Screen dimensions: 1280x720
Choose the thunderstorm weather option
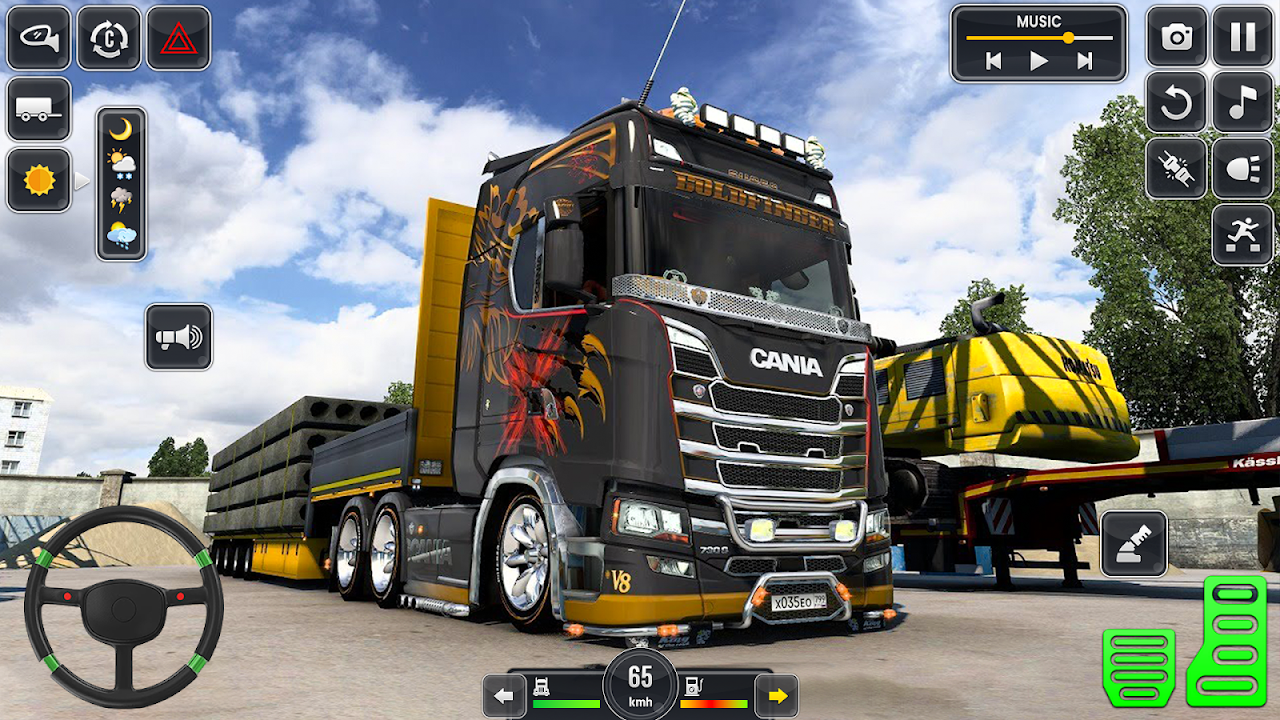point(121,198)
